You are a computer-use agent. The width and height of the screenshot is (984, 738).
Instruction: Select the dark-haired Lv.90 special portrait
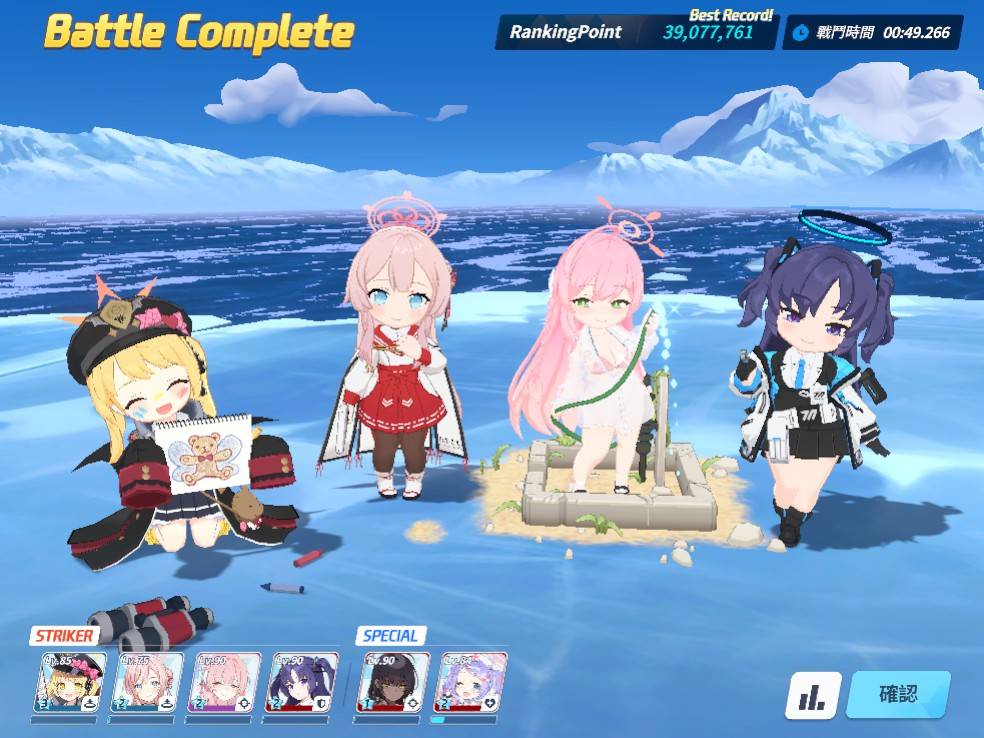pyautogui.click(x=394, y=682)
